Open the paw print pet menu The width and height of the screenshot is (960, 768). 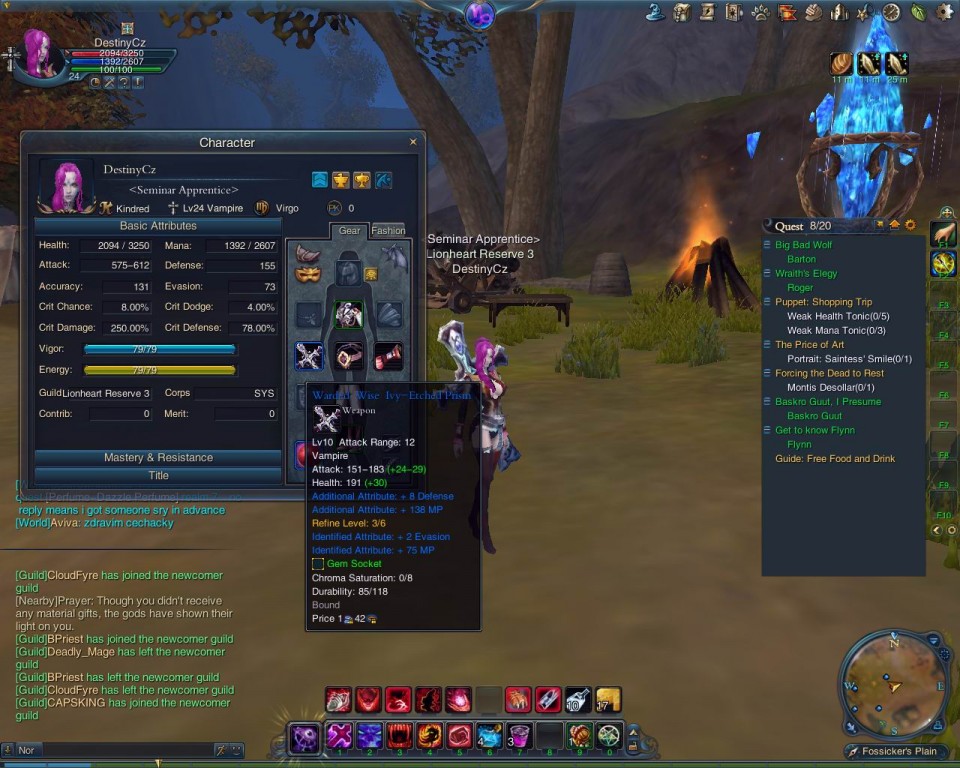(761, 12)
